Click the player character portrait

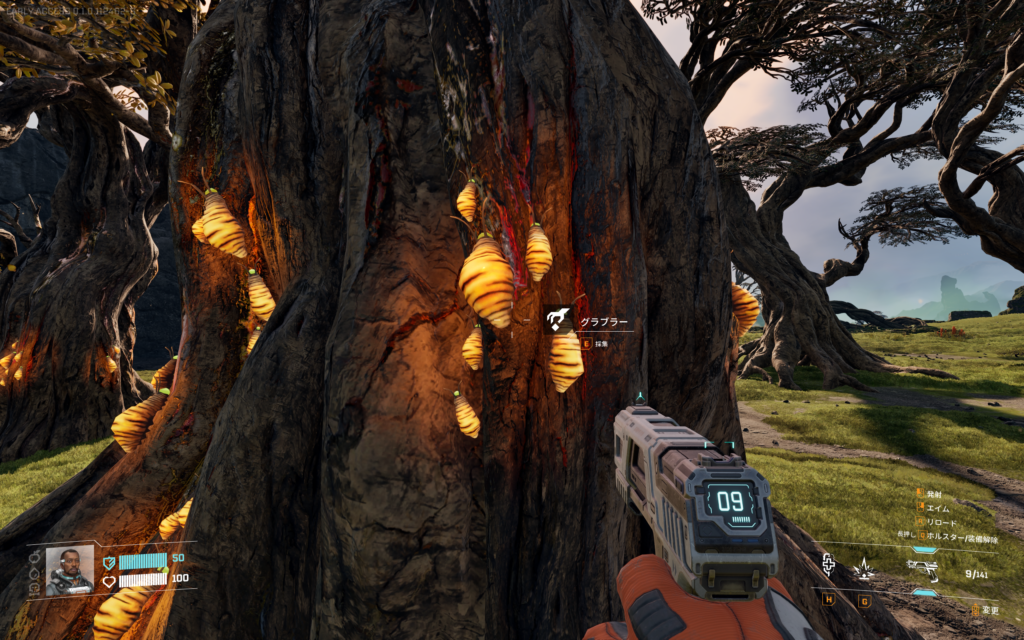coord(69,569)
